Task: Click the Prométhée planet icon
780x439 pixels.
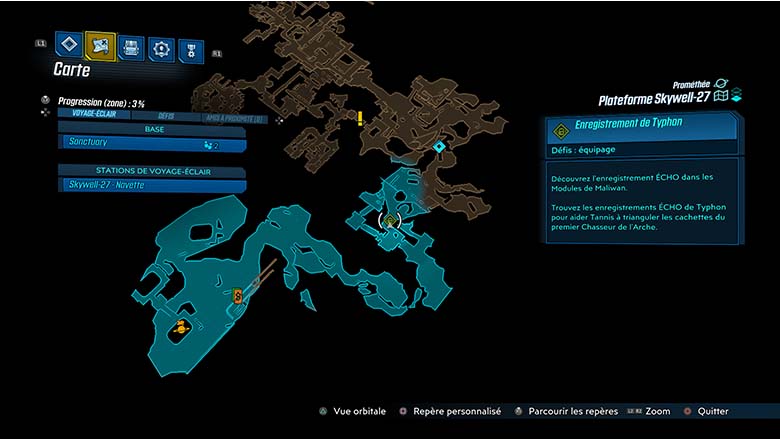Action: pos(722,84)
